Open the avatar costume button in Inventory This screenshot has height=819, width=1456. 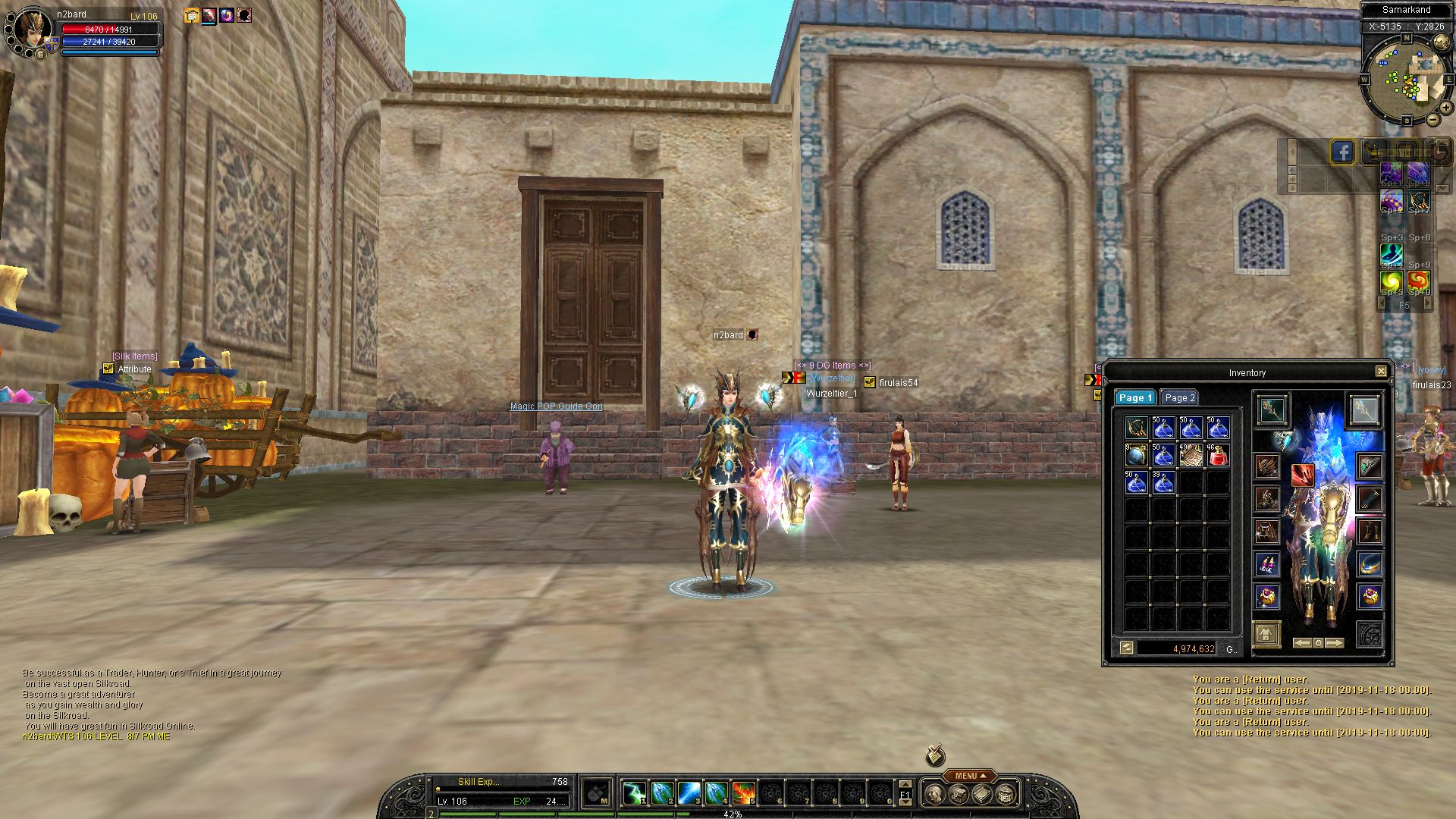point(1266,633)
